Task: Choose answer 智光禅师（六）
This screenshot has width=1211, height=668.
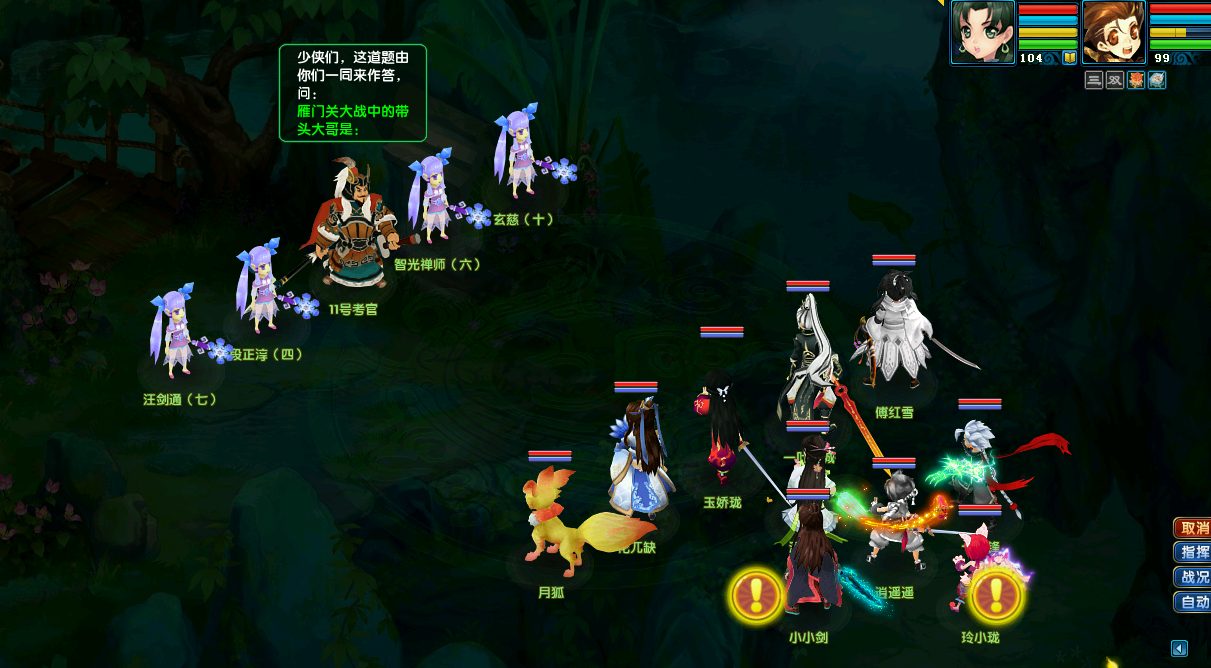Action: [x=433, y=198]
